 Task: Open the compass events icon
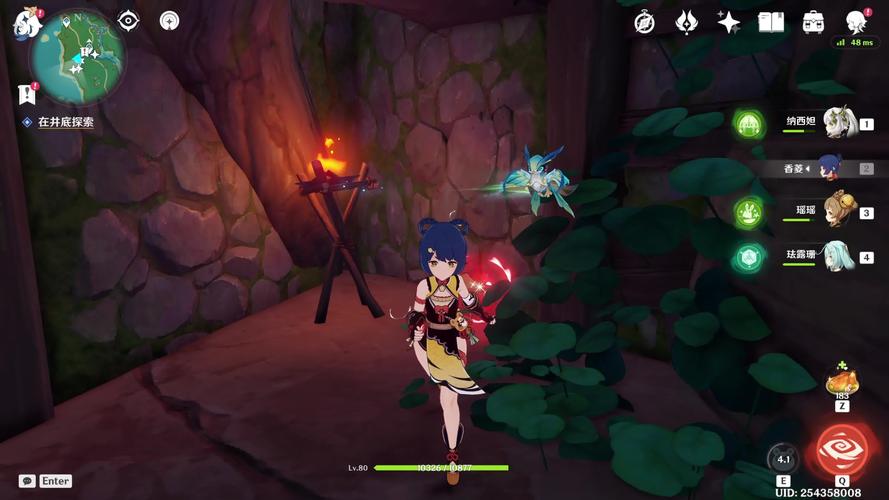[645, 22]
